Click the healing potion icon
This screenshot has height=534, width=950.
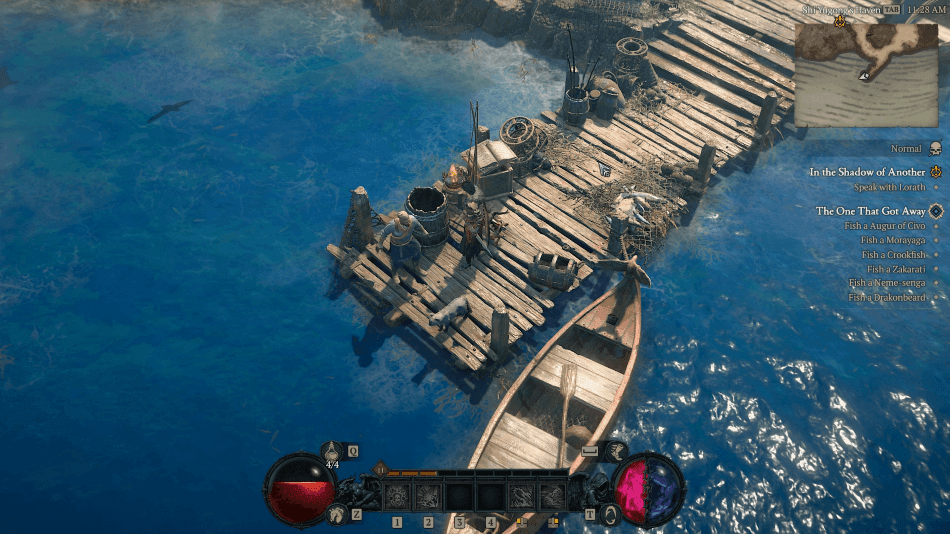331,452
